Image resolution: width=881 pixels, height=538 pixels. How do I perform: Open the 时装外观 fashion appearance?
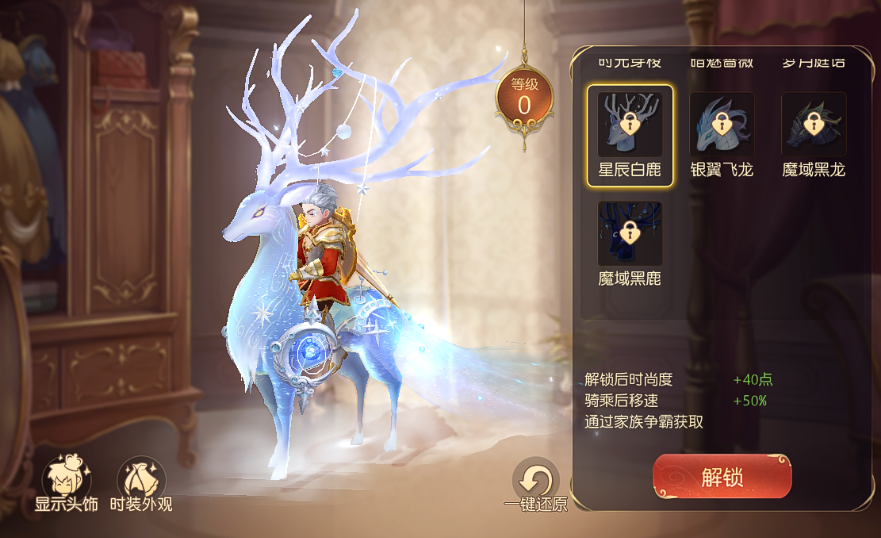(x=141, y=478)
